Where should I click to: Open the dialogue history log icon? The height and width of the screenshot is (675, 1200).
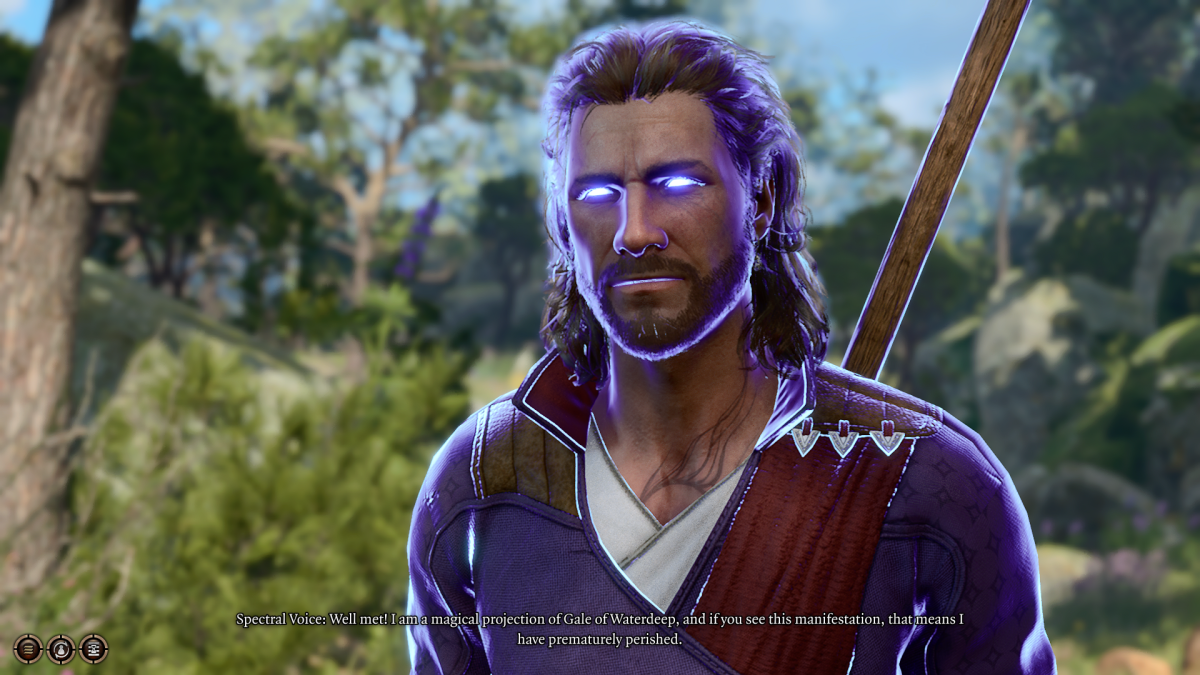(x=93, y=649)
